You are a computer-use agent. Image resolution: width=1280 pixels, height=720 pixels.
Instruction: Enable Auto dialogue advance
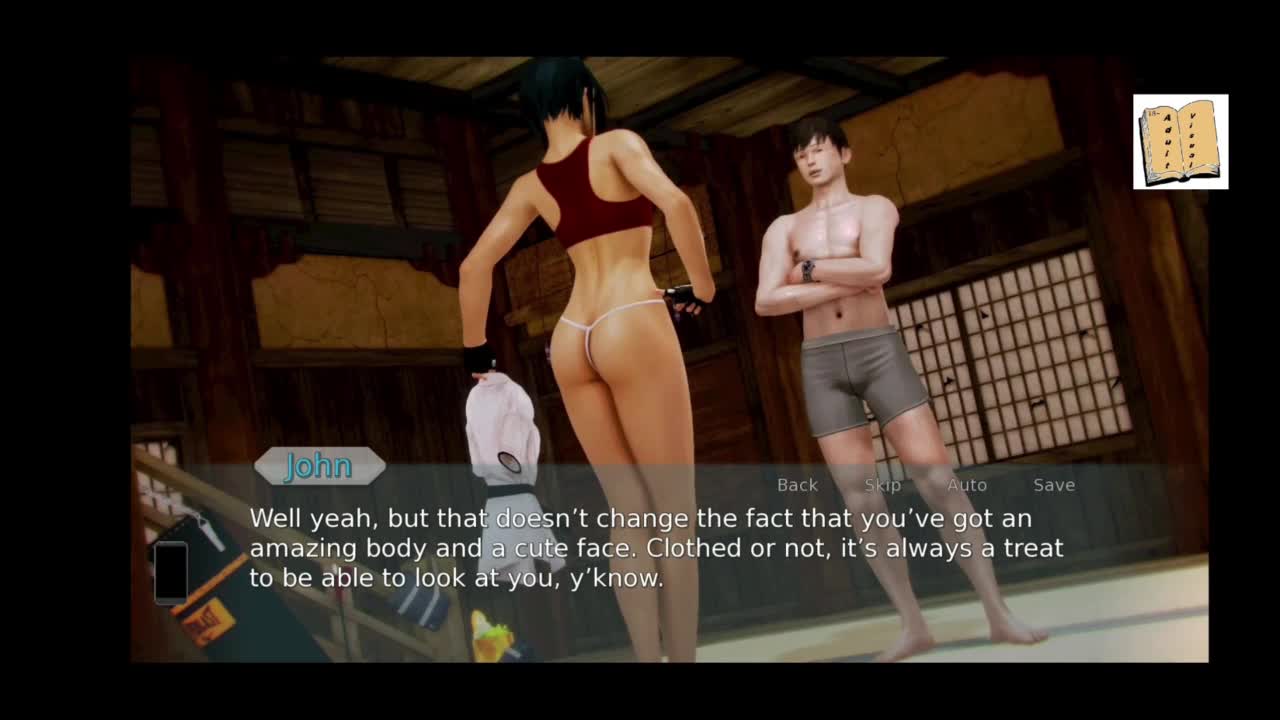tap(966, 485)
